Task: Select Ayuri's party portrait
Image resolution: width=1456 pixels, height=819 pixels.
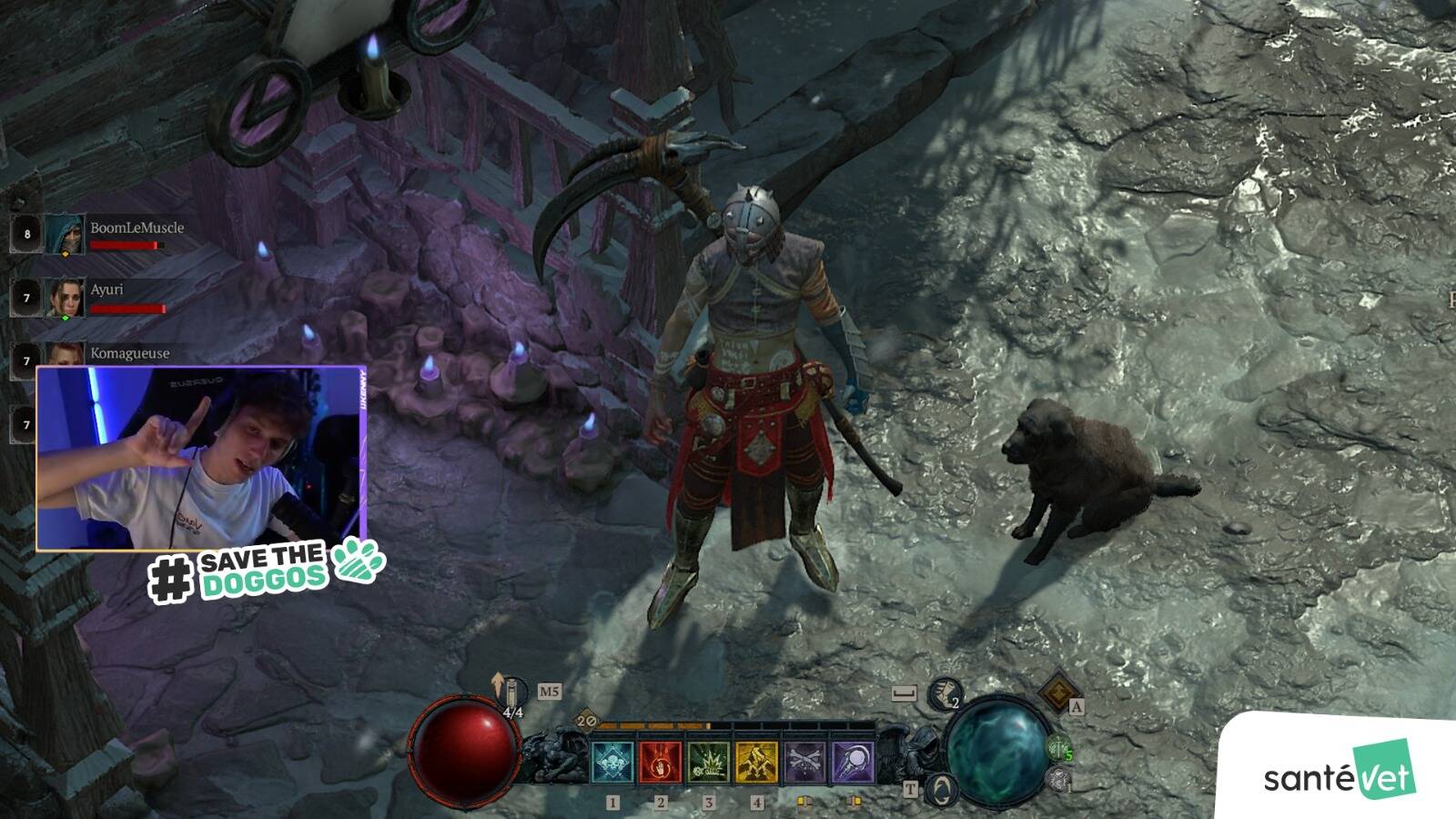Action: click(x=65, y=298)
